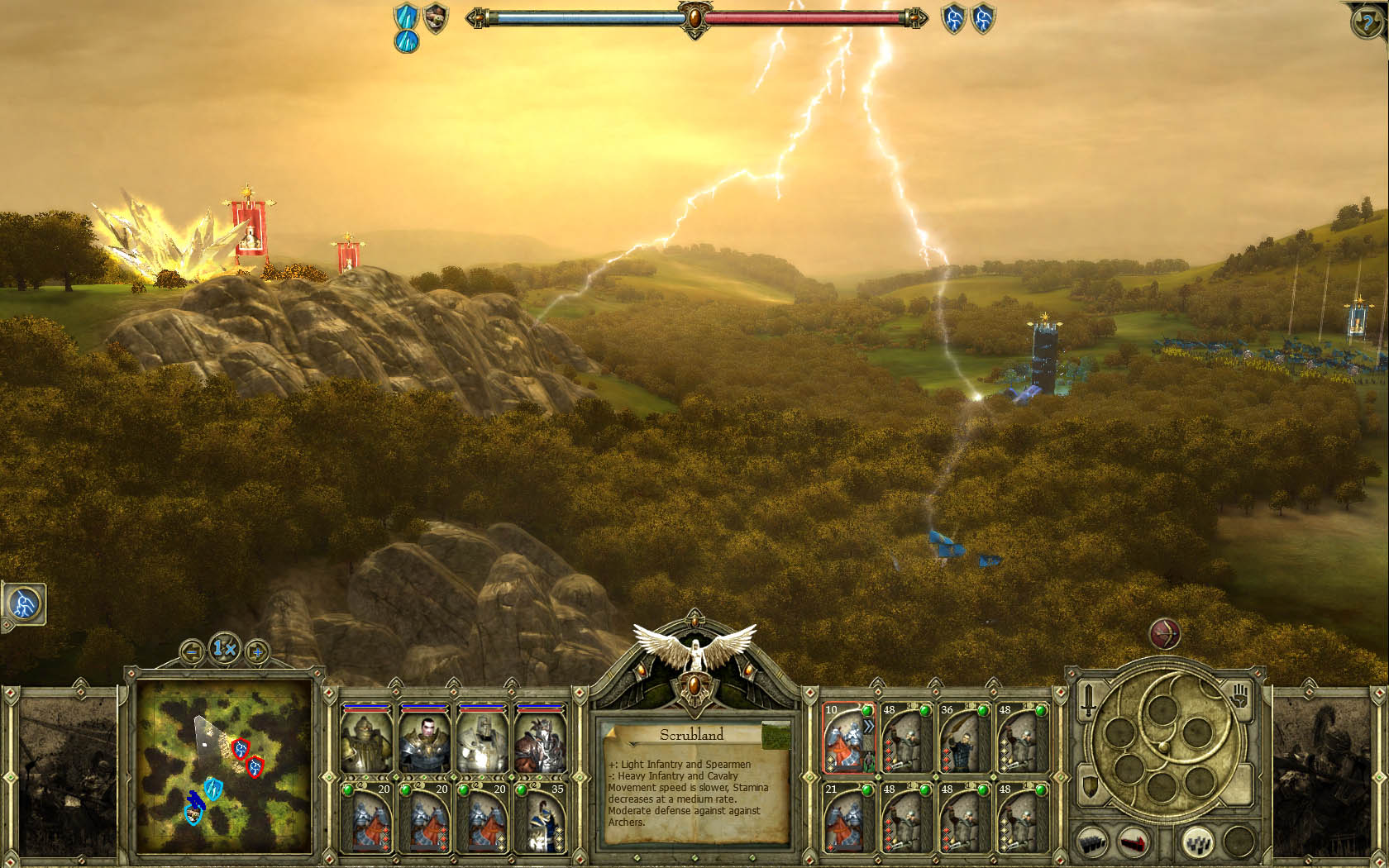This screenshot has width=1389, height=868.
Task: Select the lightning spell icon above the minimap
Action: tap(24, 604)
